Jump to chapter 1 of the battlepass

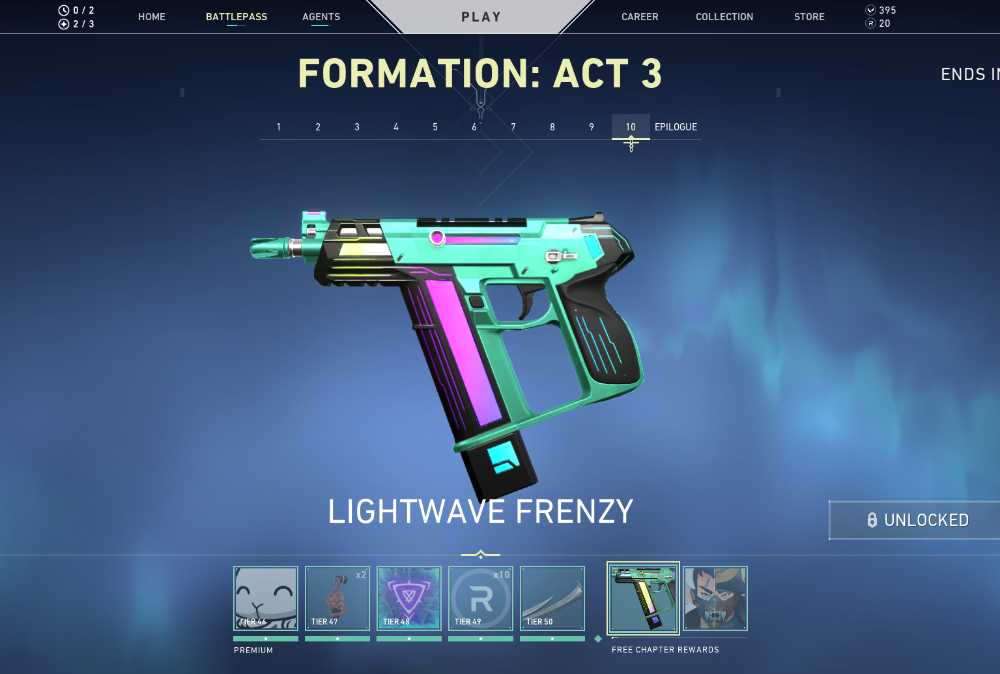click(x=279, y=127)
